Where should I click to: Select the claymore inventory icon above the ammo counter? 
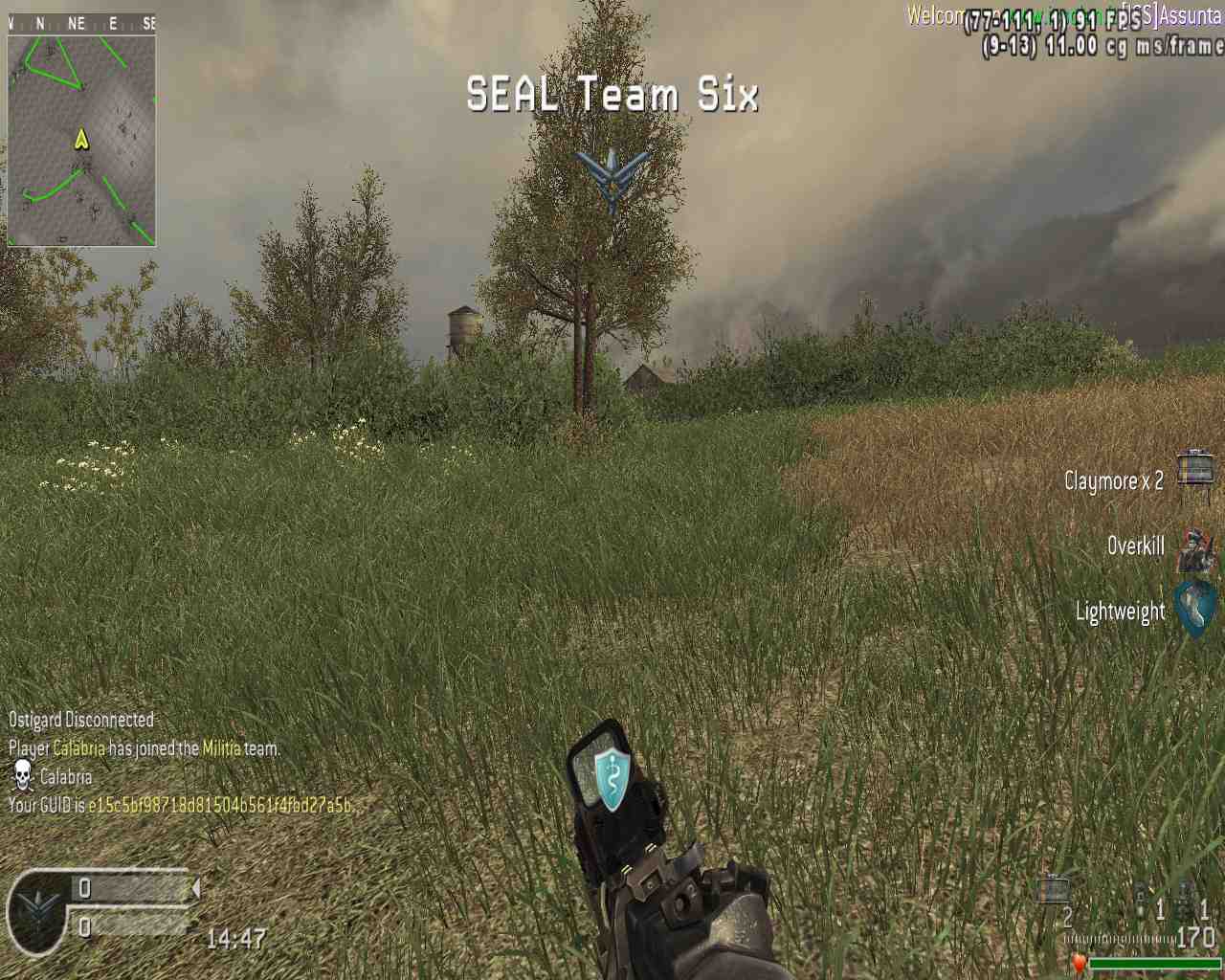click(1053, 890)
